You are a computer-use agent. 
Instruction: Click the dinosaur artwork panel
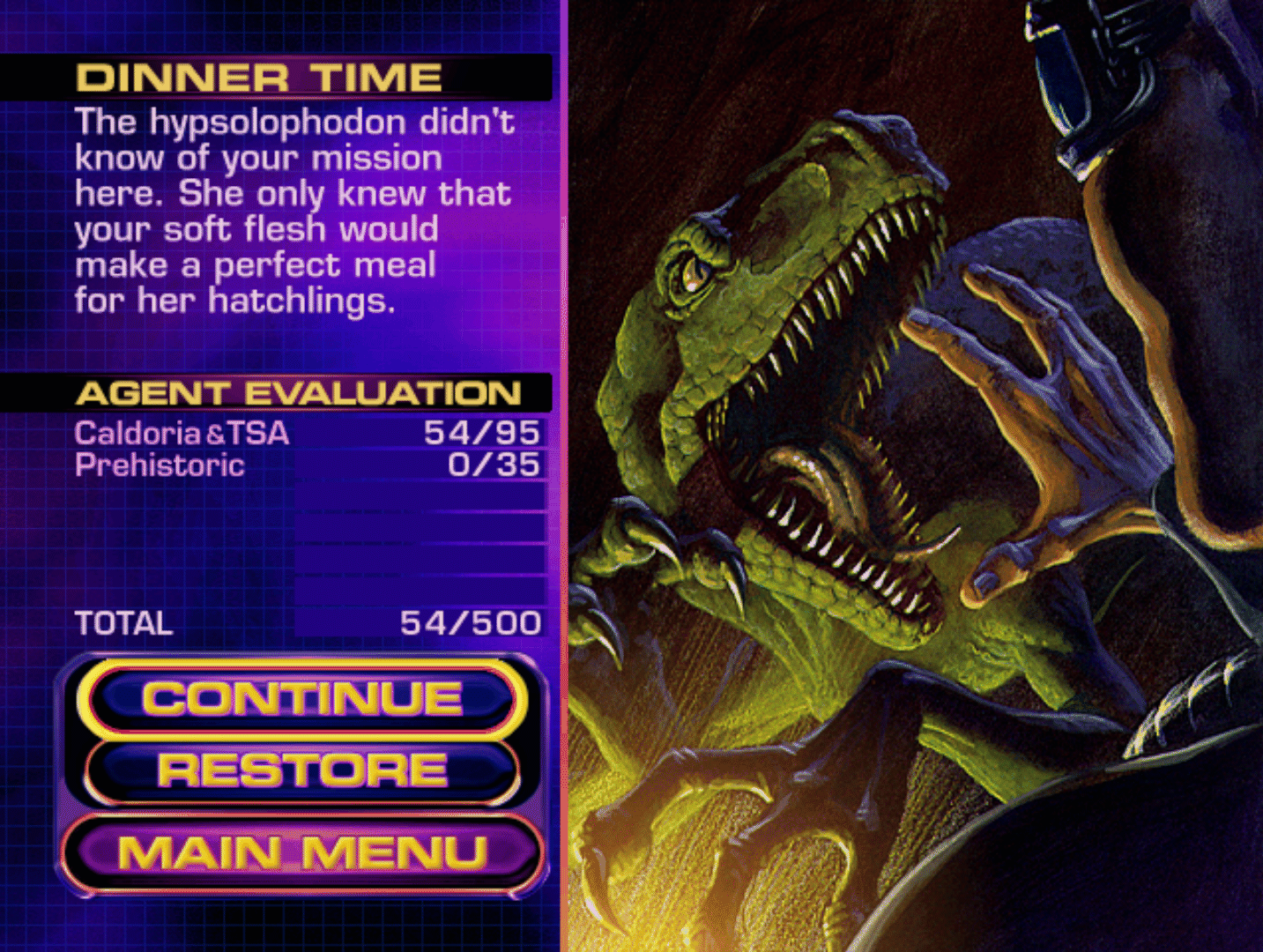(917, 476)
